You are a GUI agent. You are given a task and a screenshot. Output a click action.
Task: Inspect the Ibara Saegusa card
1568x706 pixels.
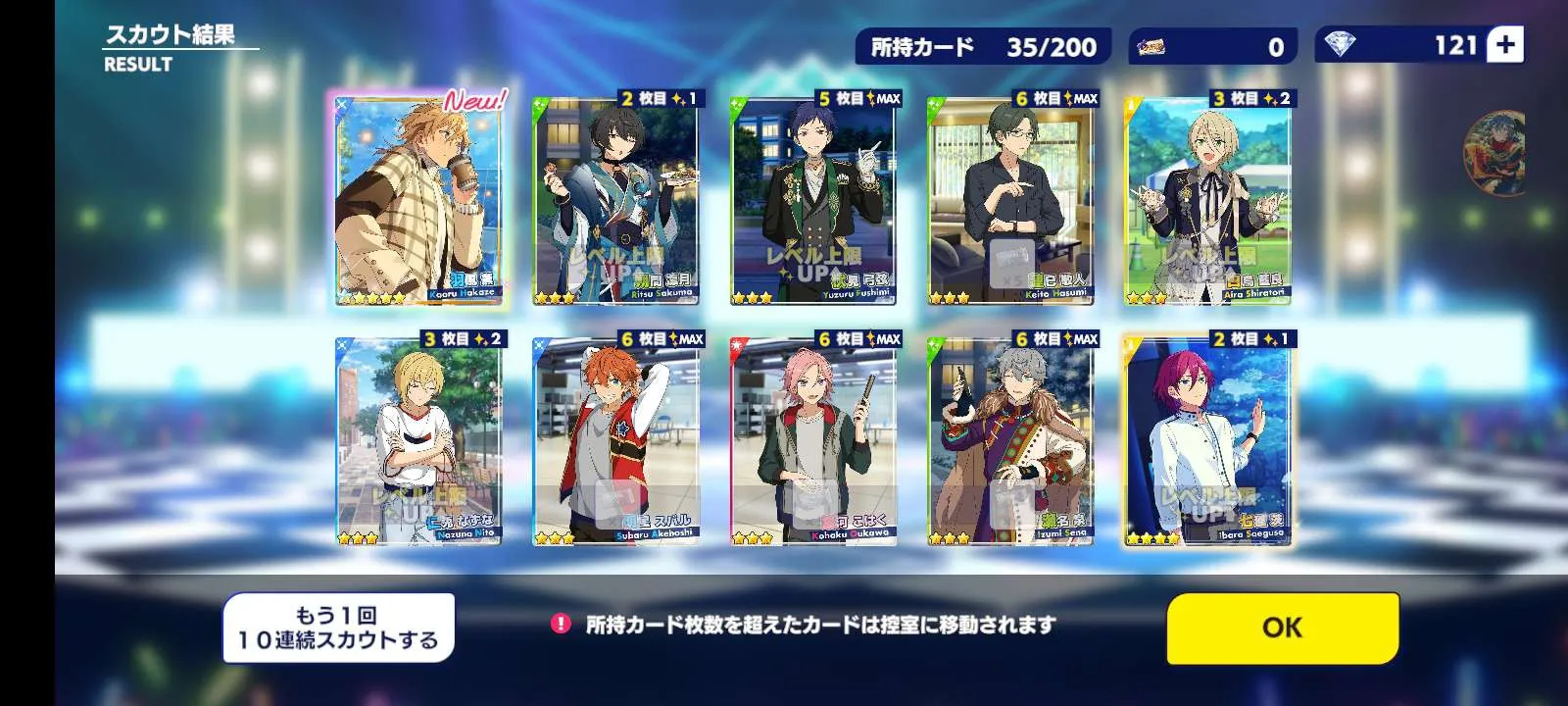coord(1207,439)
